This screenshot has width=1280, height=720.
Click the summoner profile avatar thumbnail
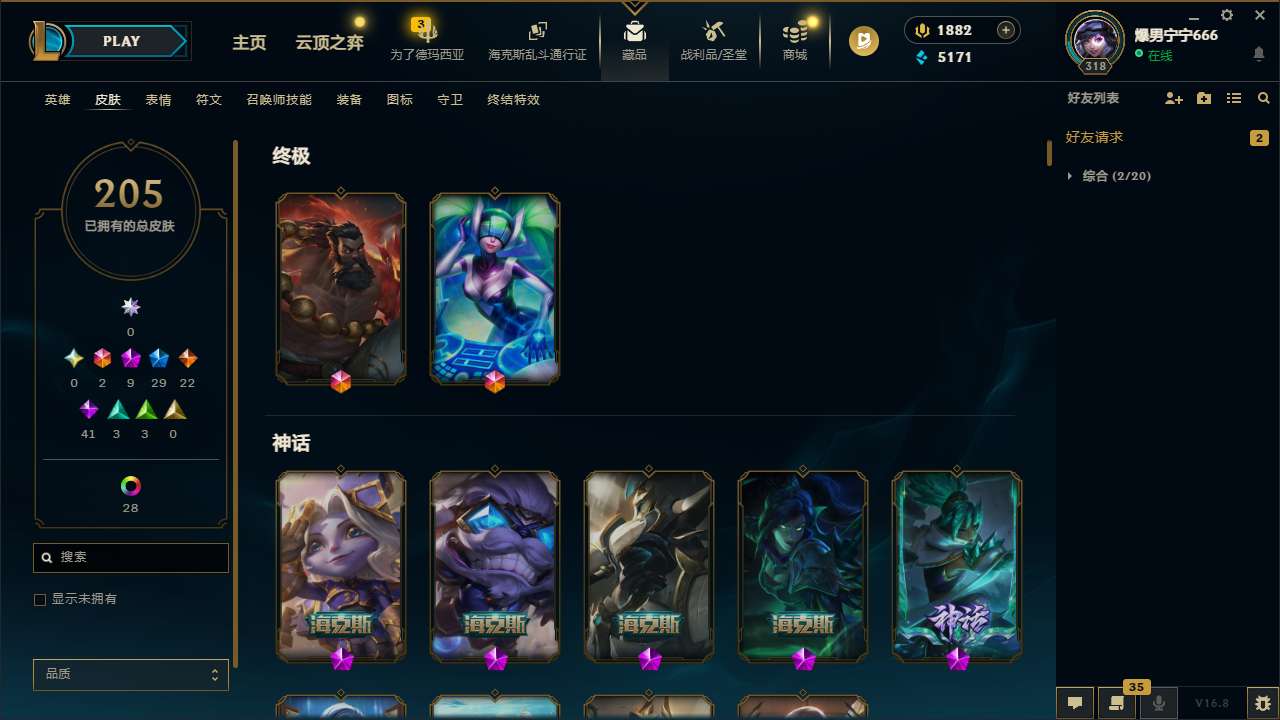(1094, 41)
